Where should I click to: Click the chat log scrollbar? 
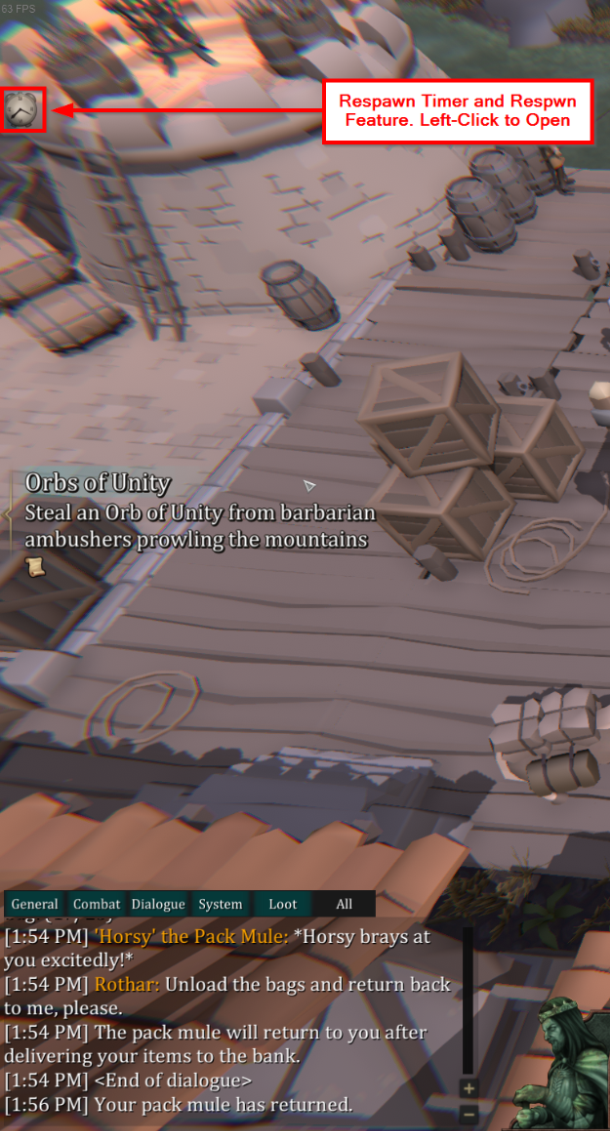tap(468, 1000)
